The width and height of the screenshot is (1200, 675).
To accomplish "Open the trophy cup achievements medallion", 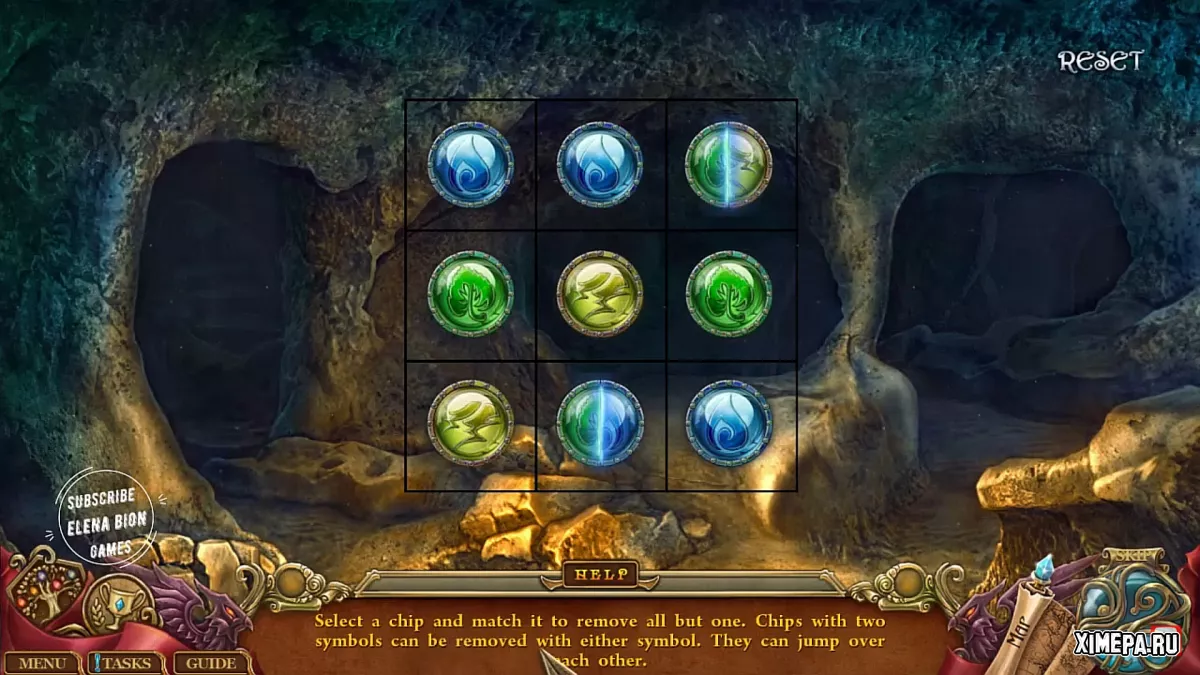I will [117, 606].
